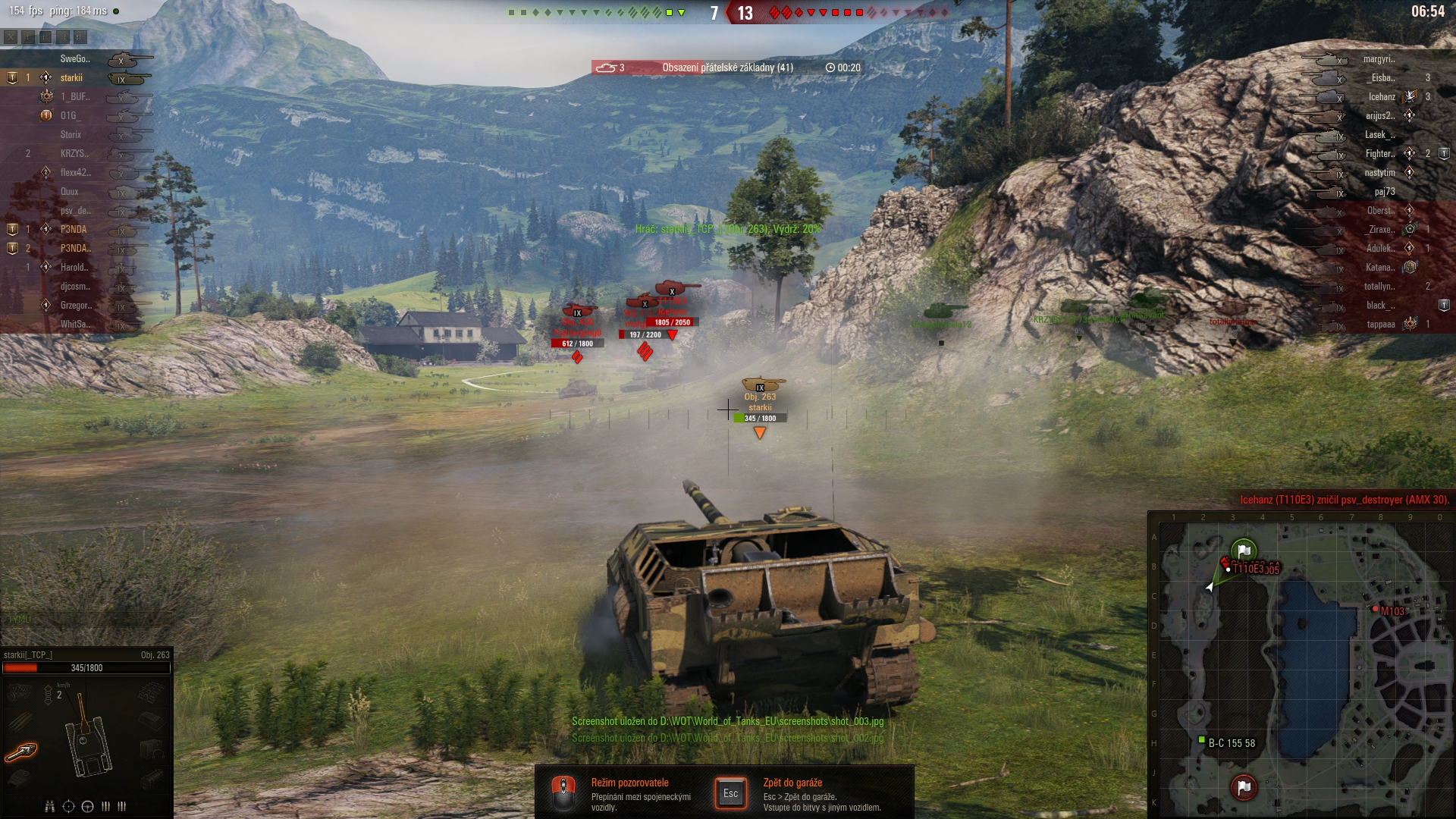Select SweGo.. row in the team panel
Image resolution: width=1456 pixels, height=819 pixels.
(74, 59)
